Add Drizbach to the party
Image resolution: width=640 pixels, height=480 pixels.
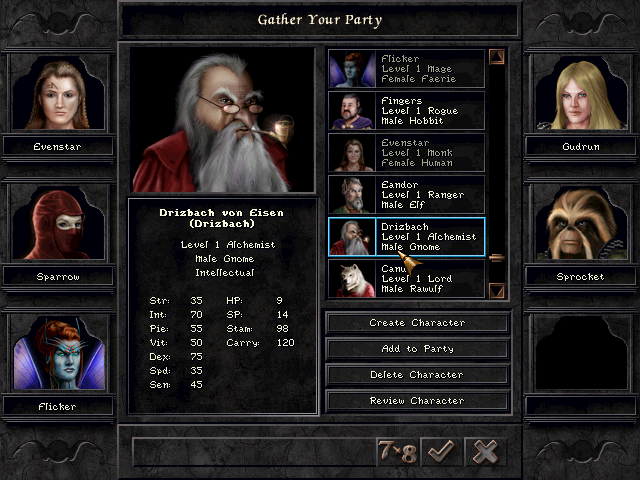(x=417, y=349)
